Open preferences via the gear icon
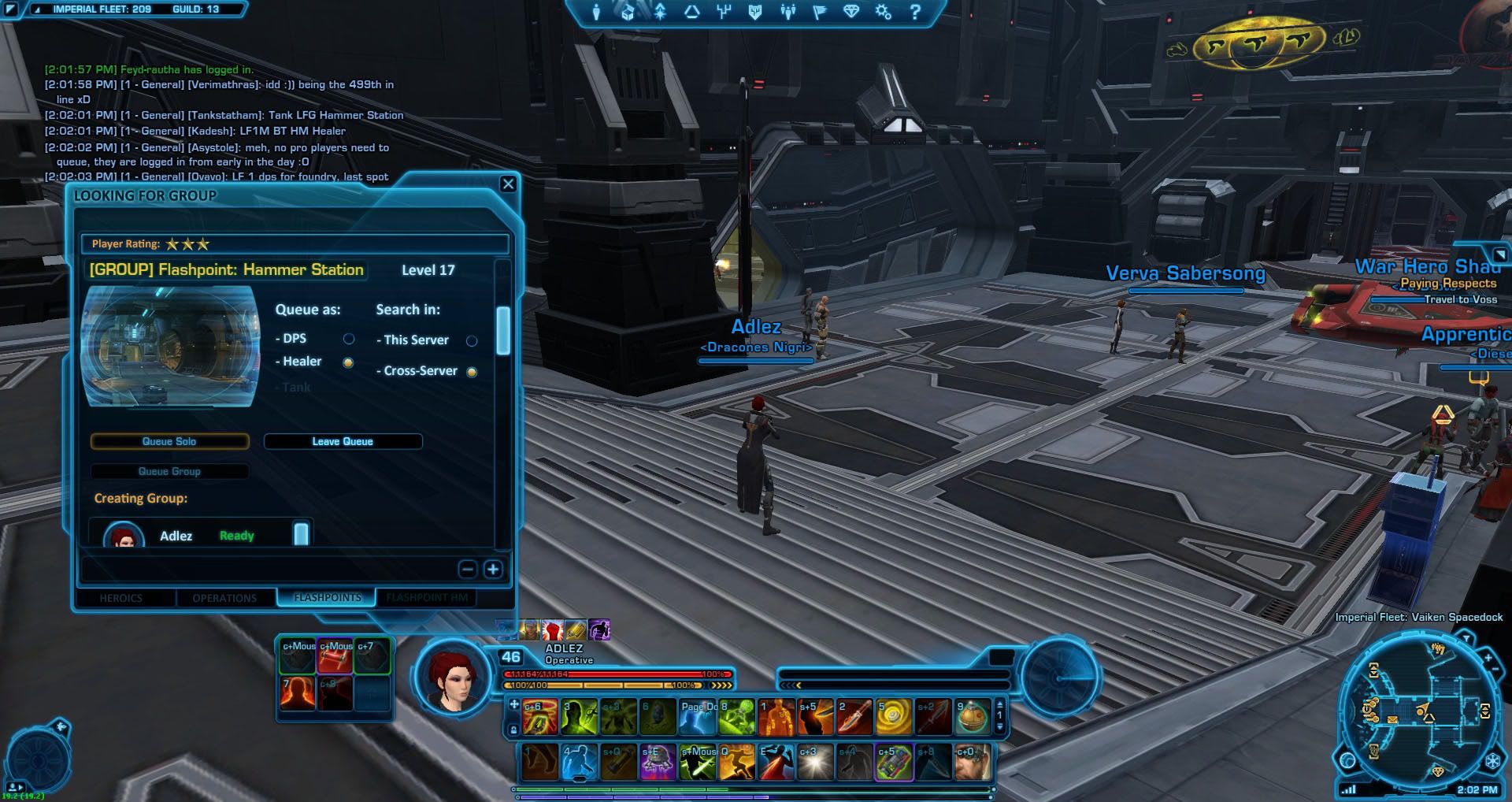This screenshot has height=802, width=1512. tap(884, 12)
